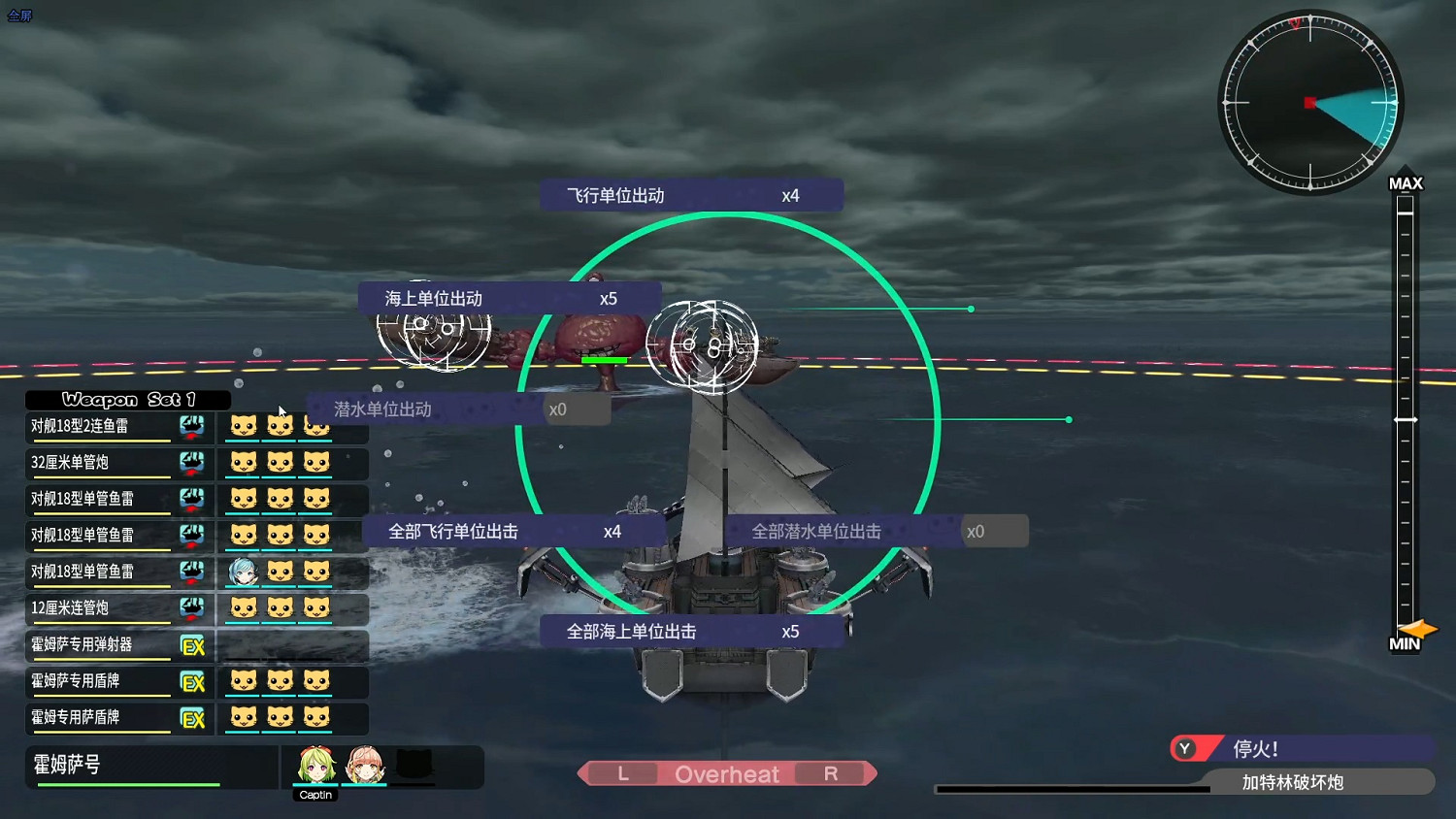Click the x5 counter next to 全部海上单位出击

(792, 631)
